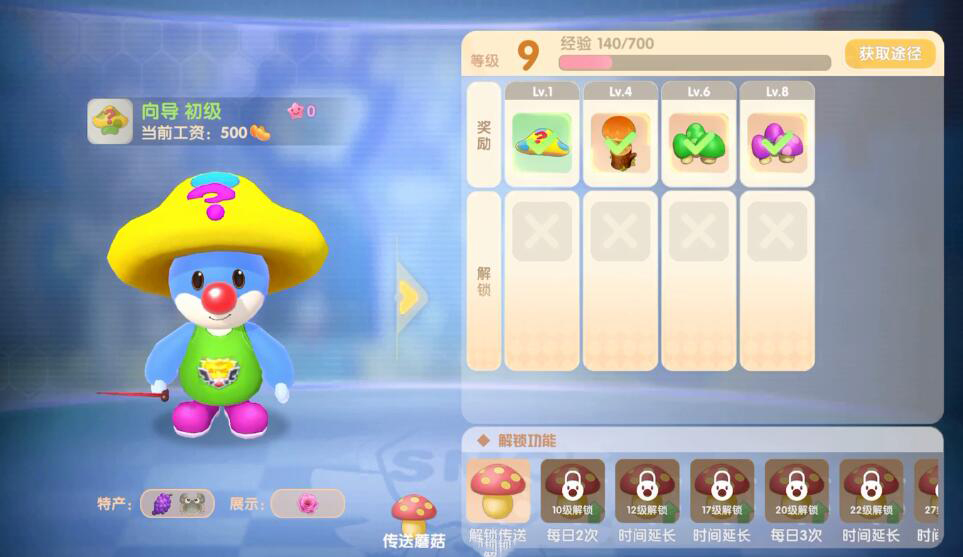View the locked 20级解锁 mushroom feature

pyautogui.click(x=797, y=491)
